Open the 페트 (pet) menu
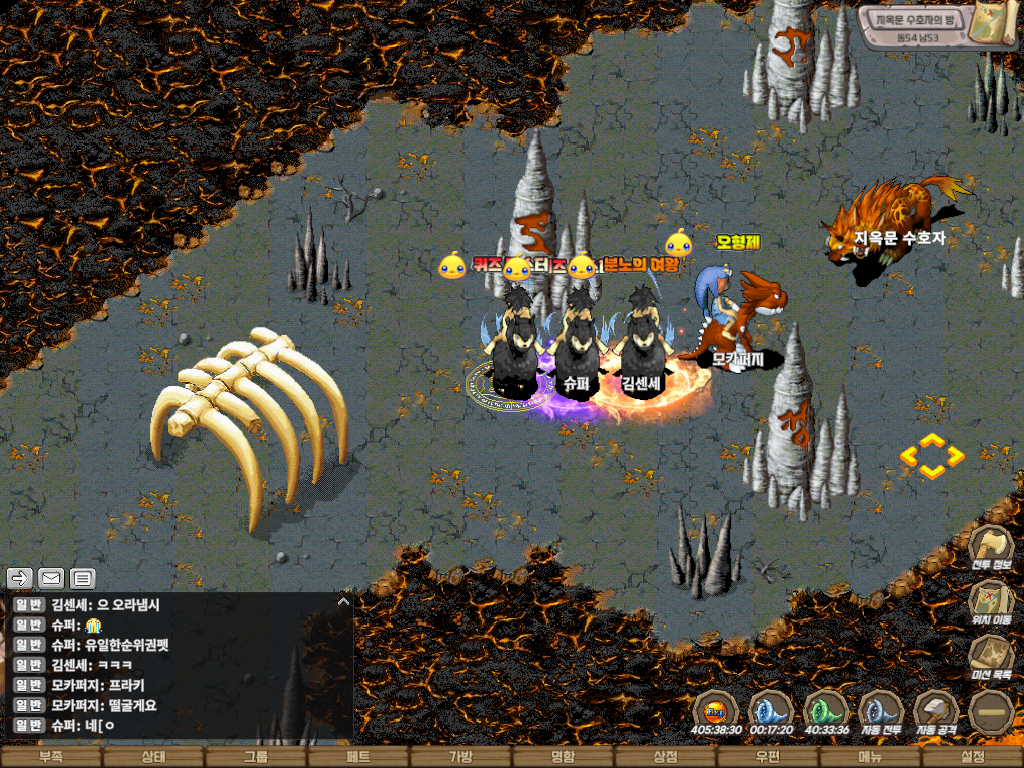This screenshot has width=1024, height=768. pos(358,757)
